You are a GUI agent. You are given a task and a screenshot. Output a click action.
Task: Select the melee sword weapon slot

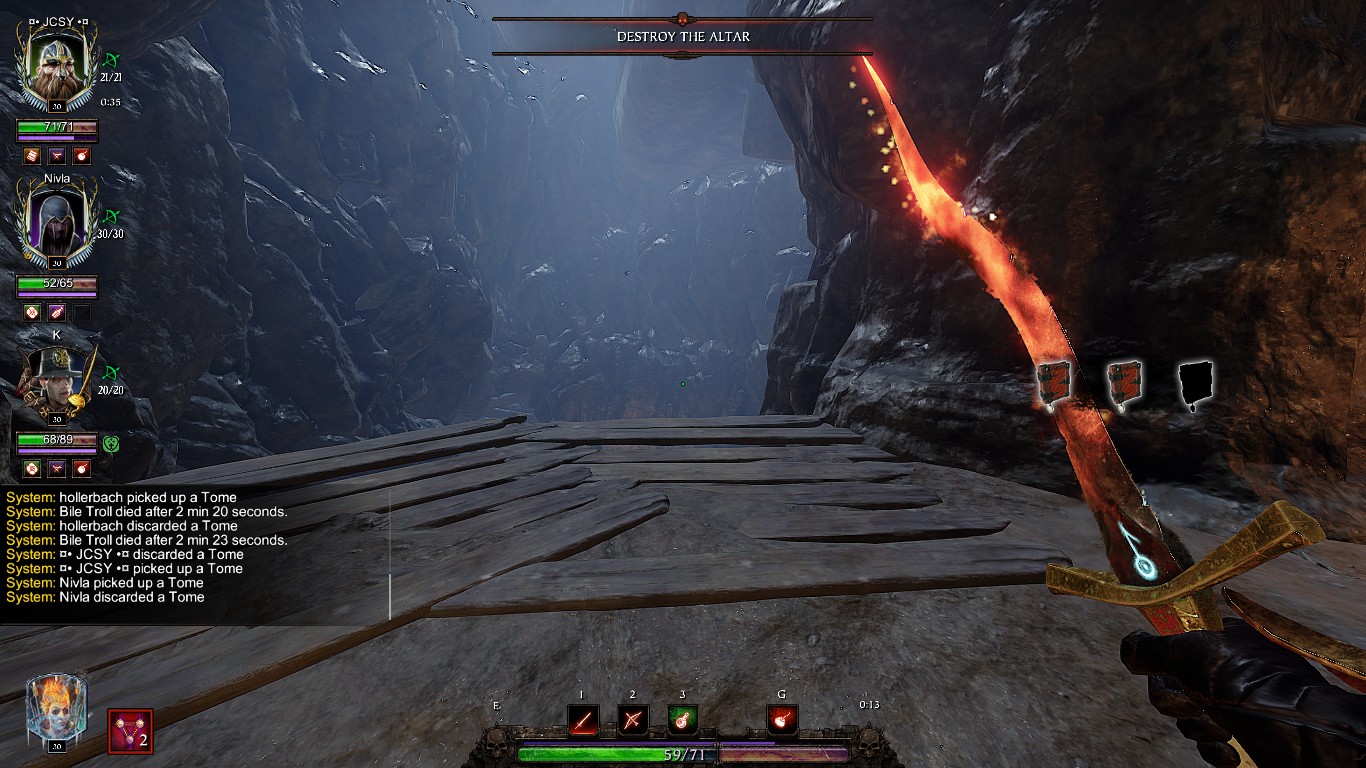(x=583, y=719)
